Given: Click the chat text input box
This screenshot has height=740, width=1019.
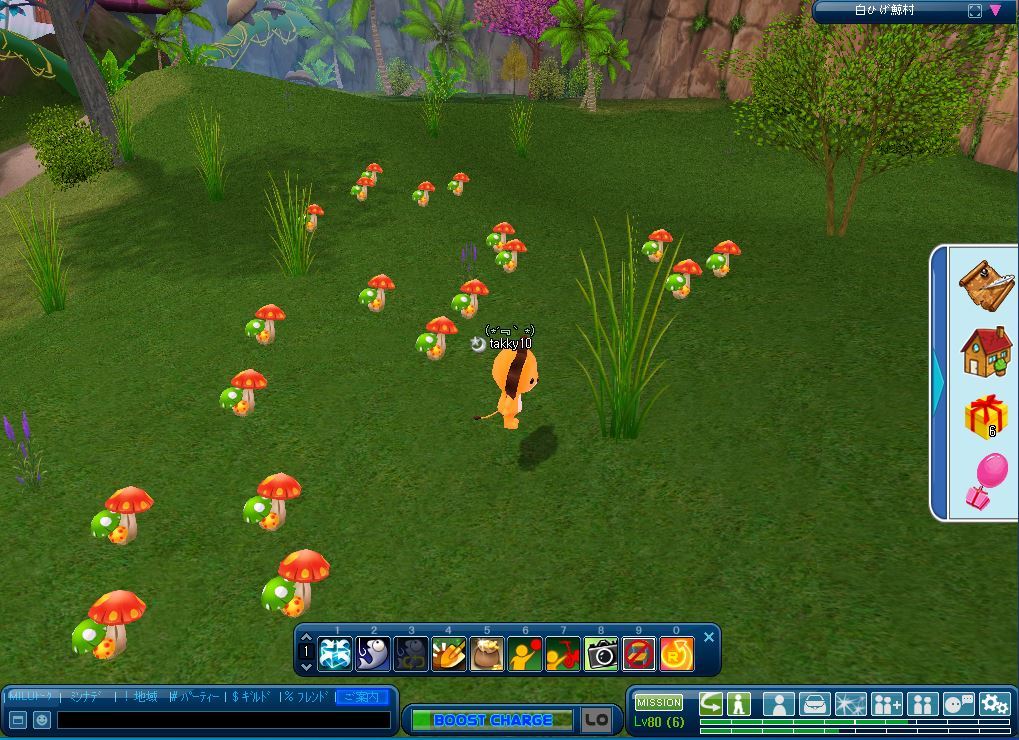Looking at the screenshot, I should point(223,720).
